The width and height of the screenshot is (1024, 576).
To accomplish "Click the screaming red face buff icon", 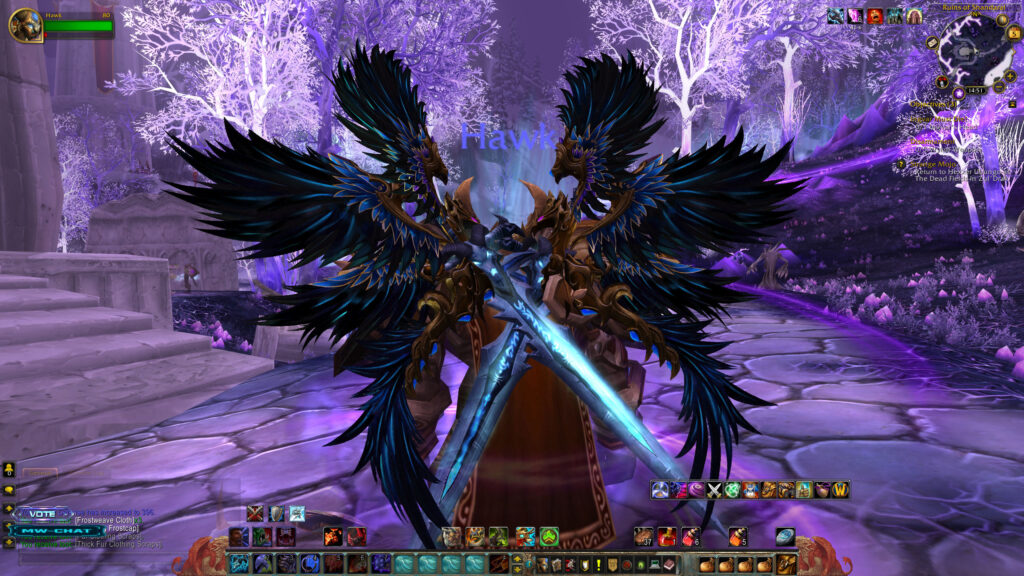I will click(x=875, y=16).
